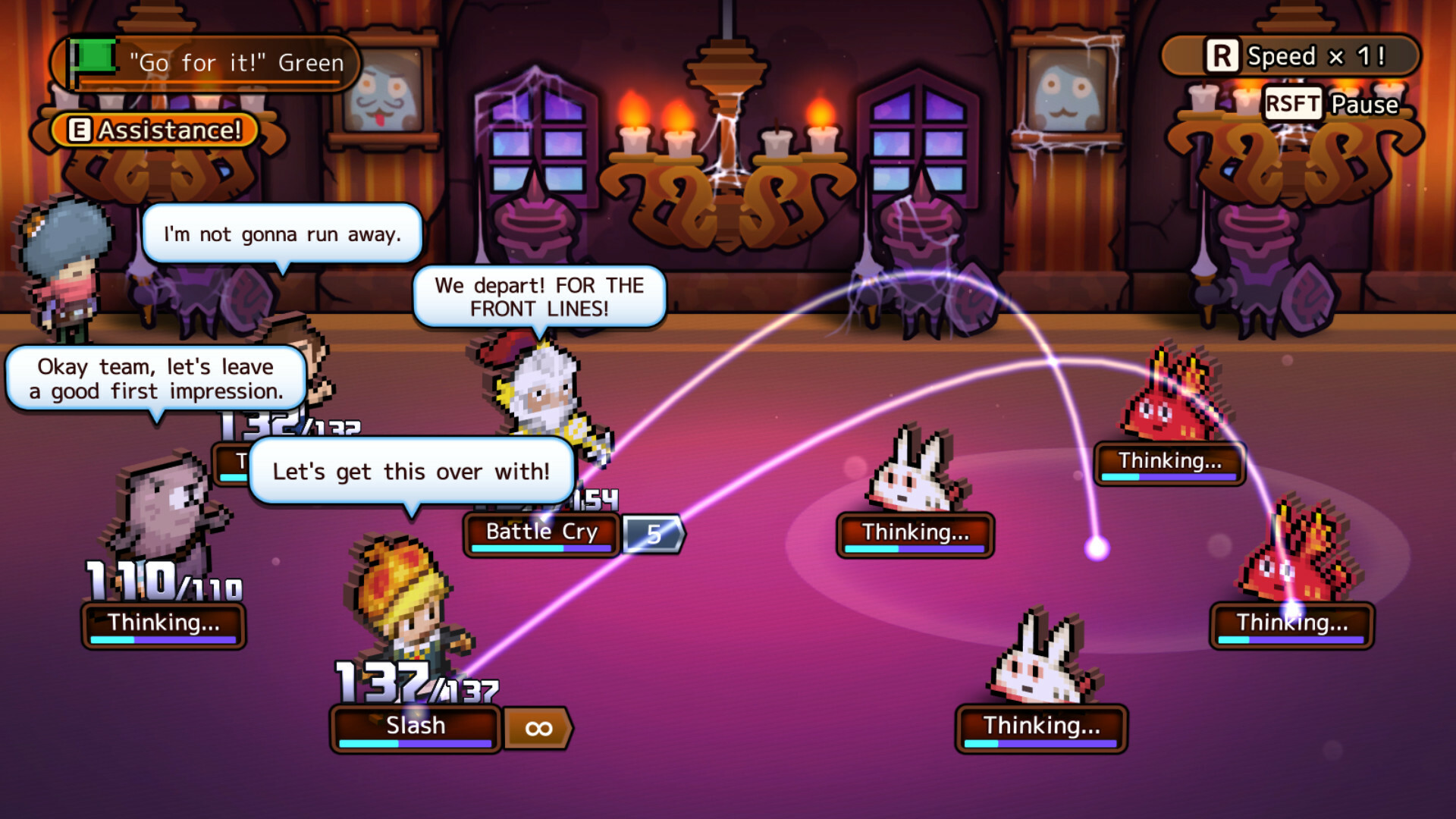The height and width of the screenshot is (819, 1456).
Task: Toggle battle speed with the R Speed control
Action: click(x=1289, y=55)
